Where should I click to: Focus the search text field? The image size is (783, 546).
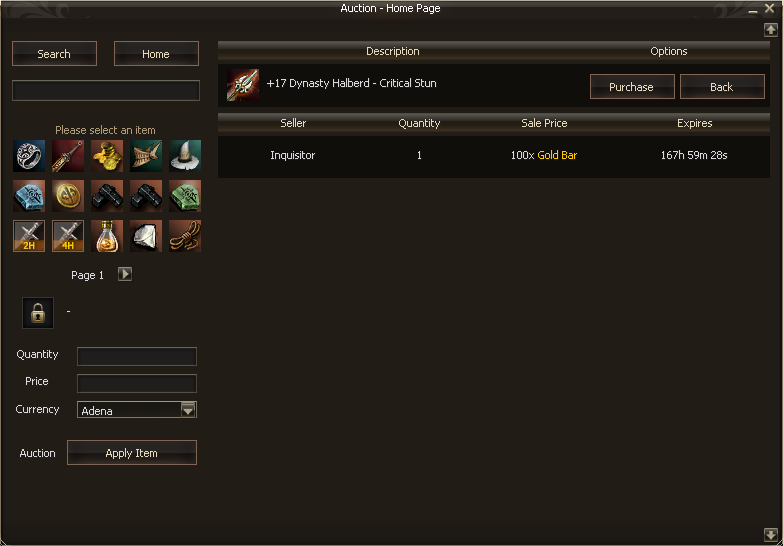pos(106,91)
